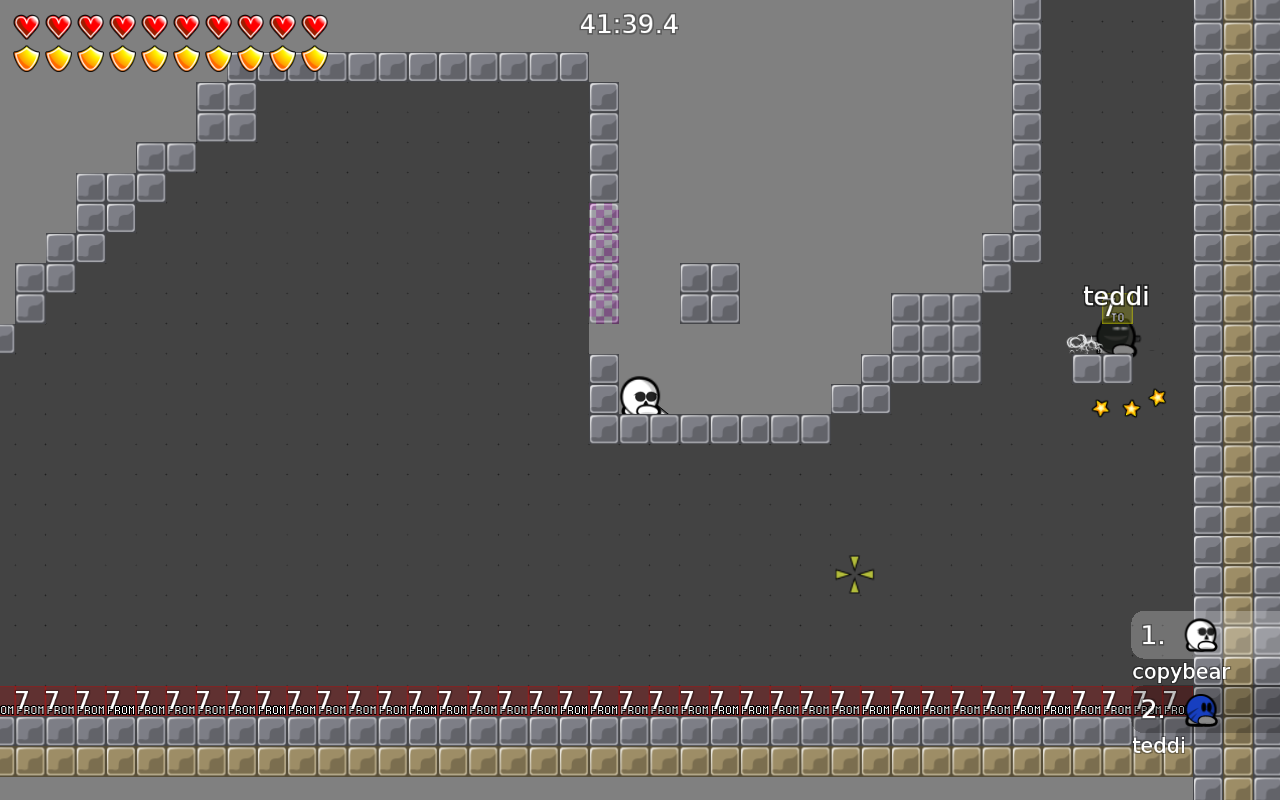Click the yellow spinner hazard in the open area

854,575
